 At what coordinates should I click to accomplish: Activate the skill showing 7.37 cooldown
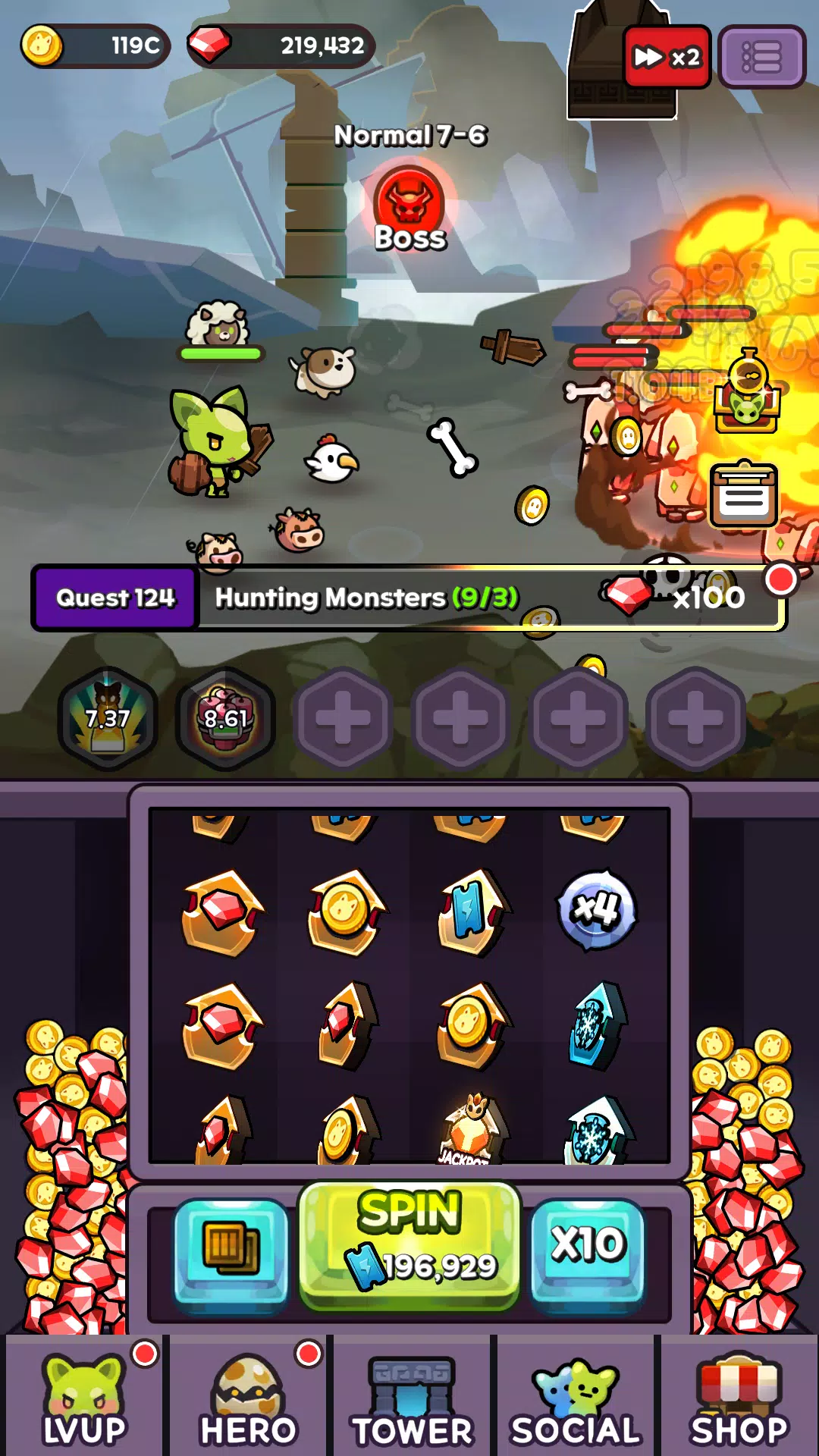pyautogui.click(x=108, y=718)
